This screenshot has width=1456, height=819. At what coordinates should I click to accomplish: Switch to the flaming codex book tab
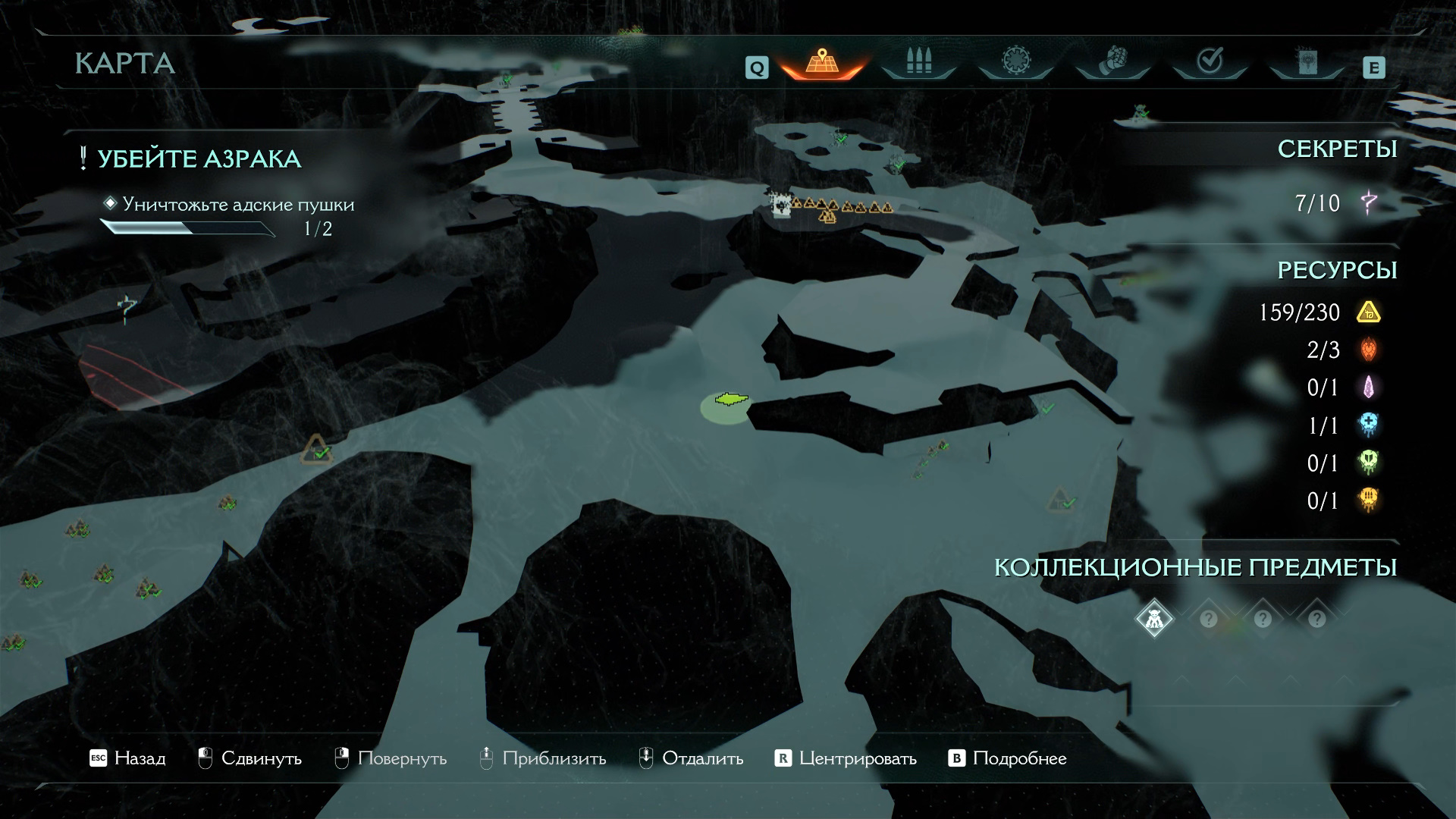coord(1307,62)
